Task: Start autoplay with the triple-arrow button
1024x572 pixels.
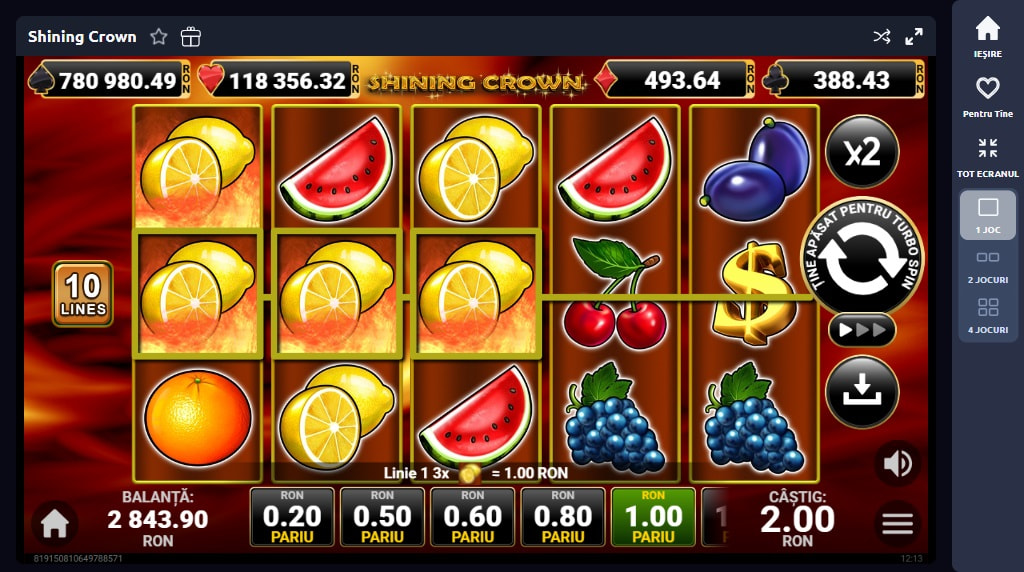Action: click(862, 329)
